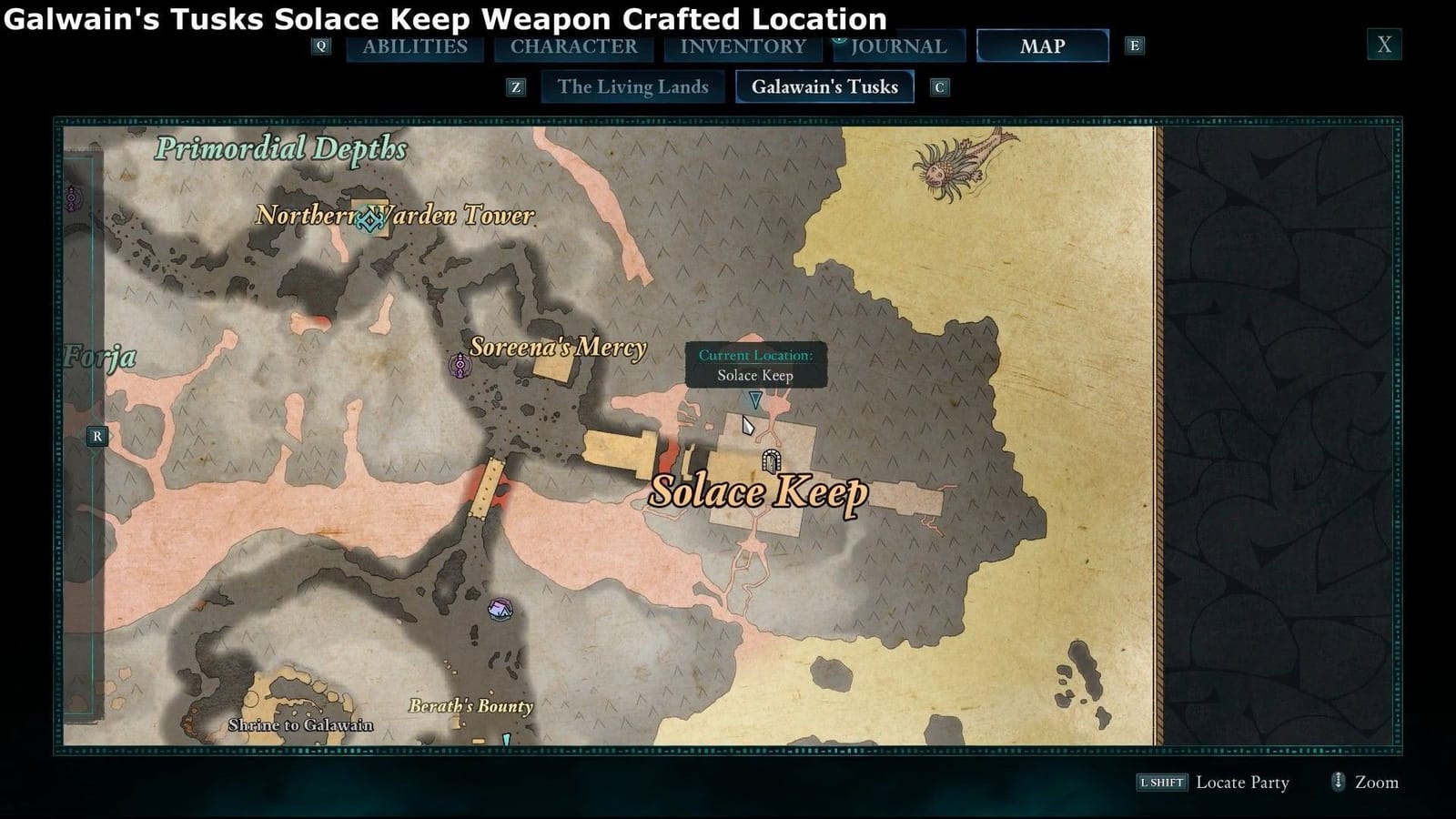
Task: Select The Living Lands map tab
Action: click(x=633, y=86)
